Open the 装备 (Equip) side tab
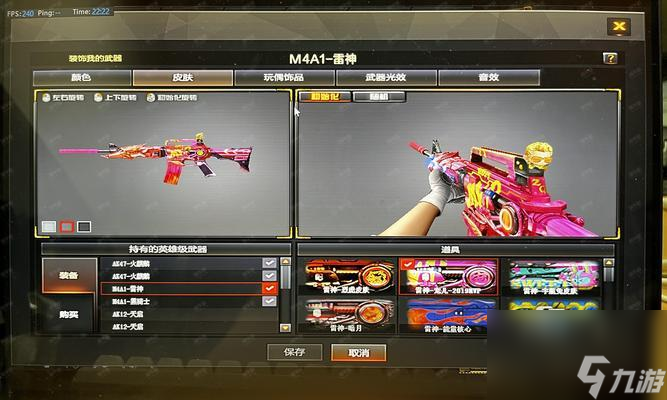Image resolution: width=667 pixels, height=400 pixels. (68, 275)
